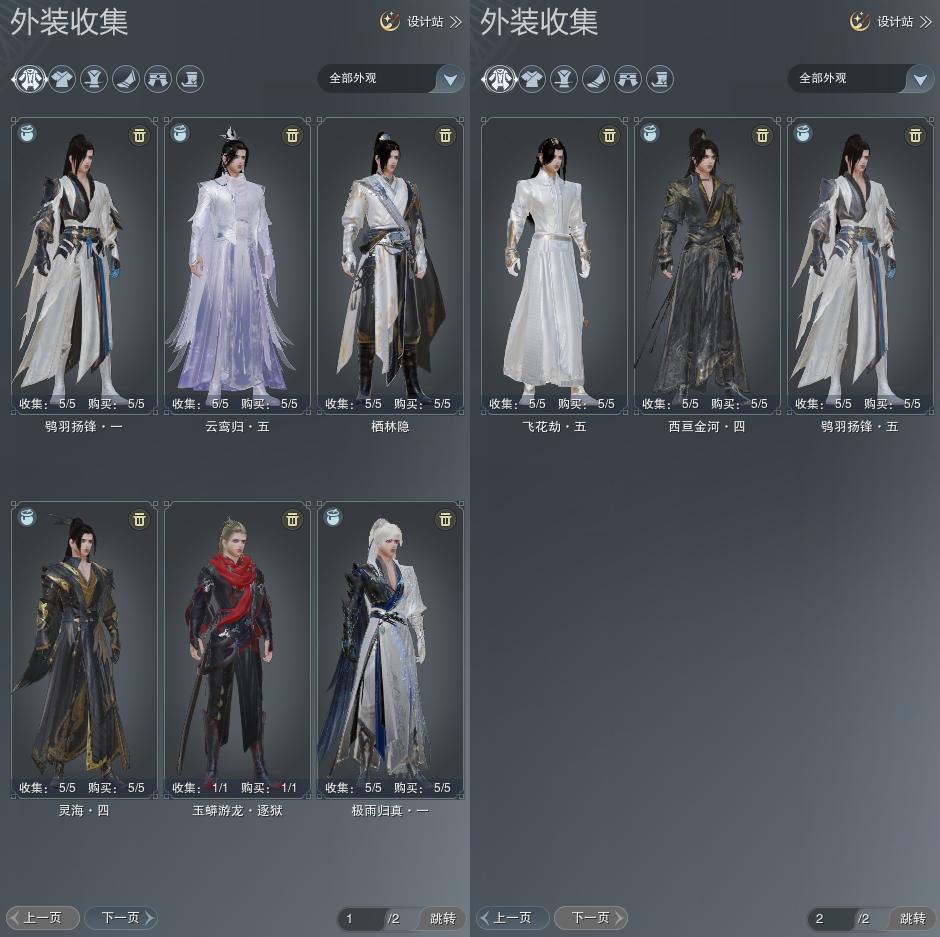Click 跳转 beside the page 1 field
The width and height of the screenshot is (940, 937).
pyautogui.click(x=442, y=918)
